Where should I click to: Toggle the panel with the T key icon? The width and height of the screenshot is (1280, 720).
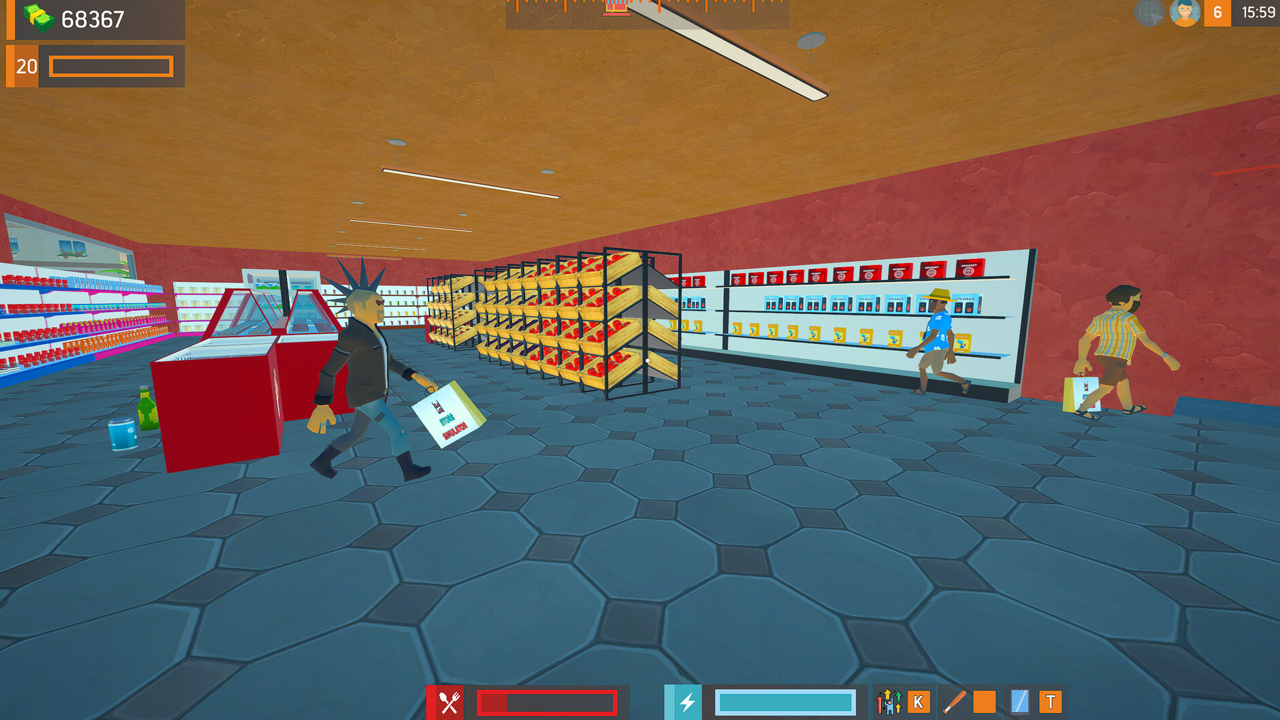pyautogui.click(x=1051, y=702)
